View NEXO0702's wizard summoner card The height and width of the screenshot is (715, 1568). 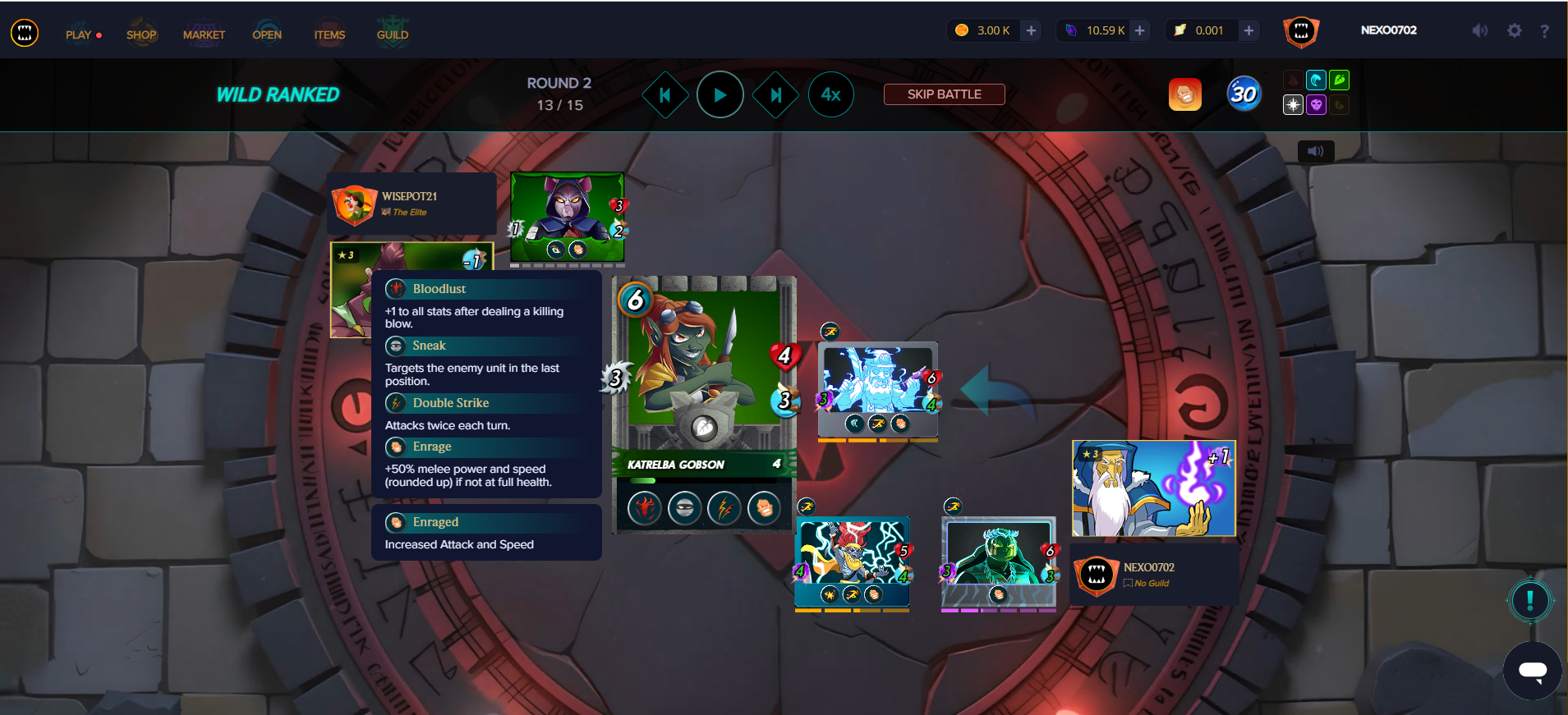[1153, 488]
